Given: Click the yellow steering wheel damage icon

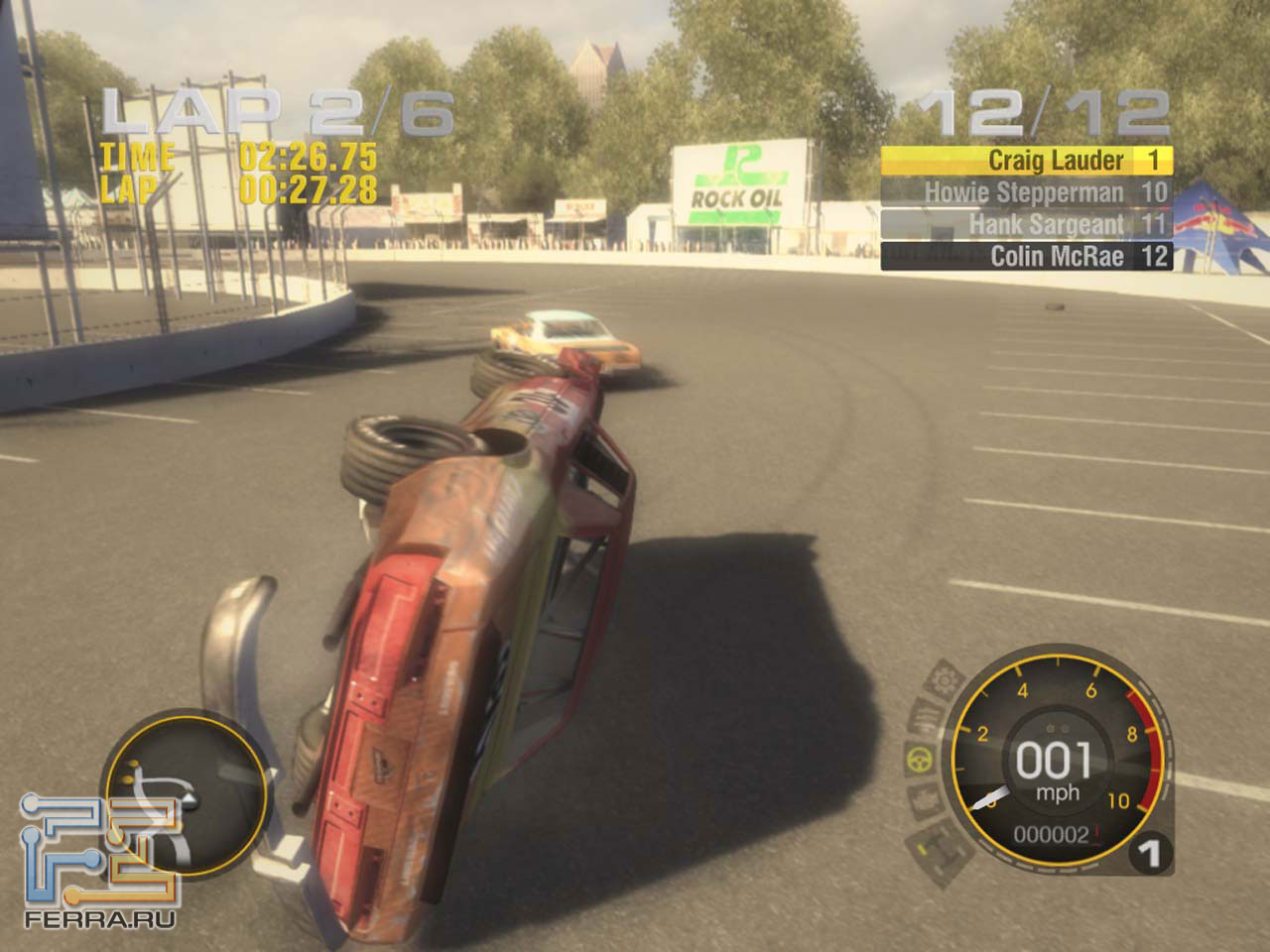Looking at the screenshot, I should (x=920, y=760).
